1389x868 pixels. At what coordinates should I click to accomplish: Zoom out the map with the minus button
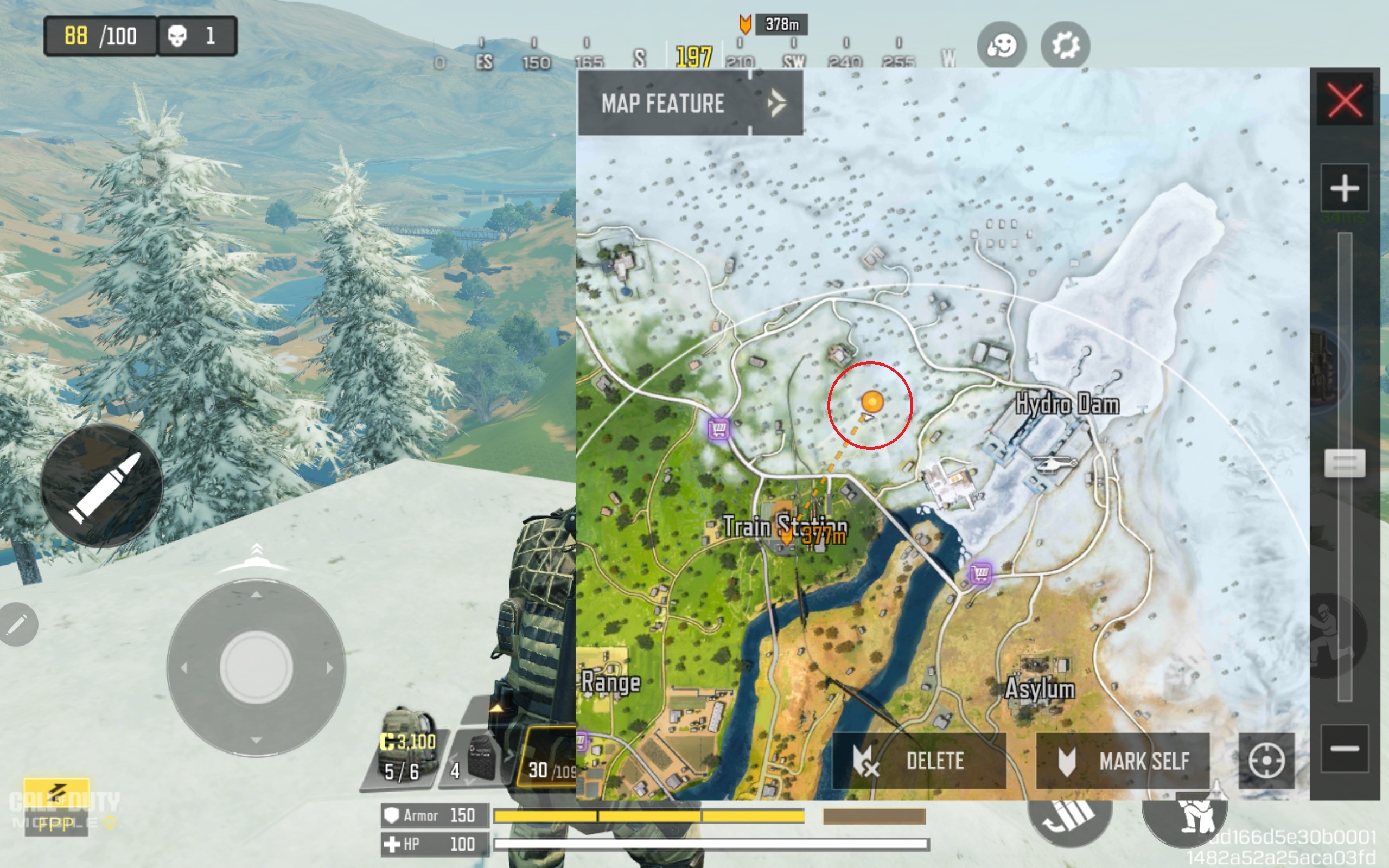1344,749
